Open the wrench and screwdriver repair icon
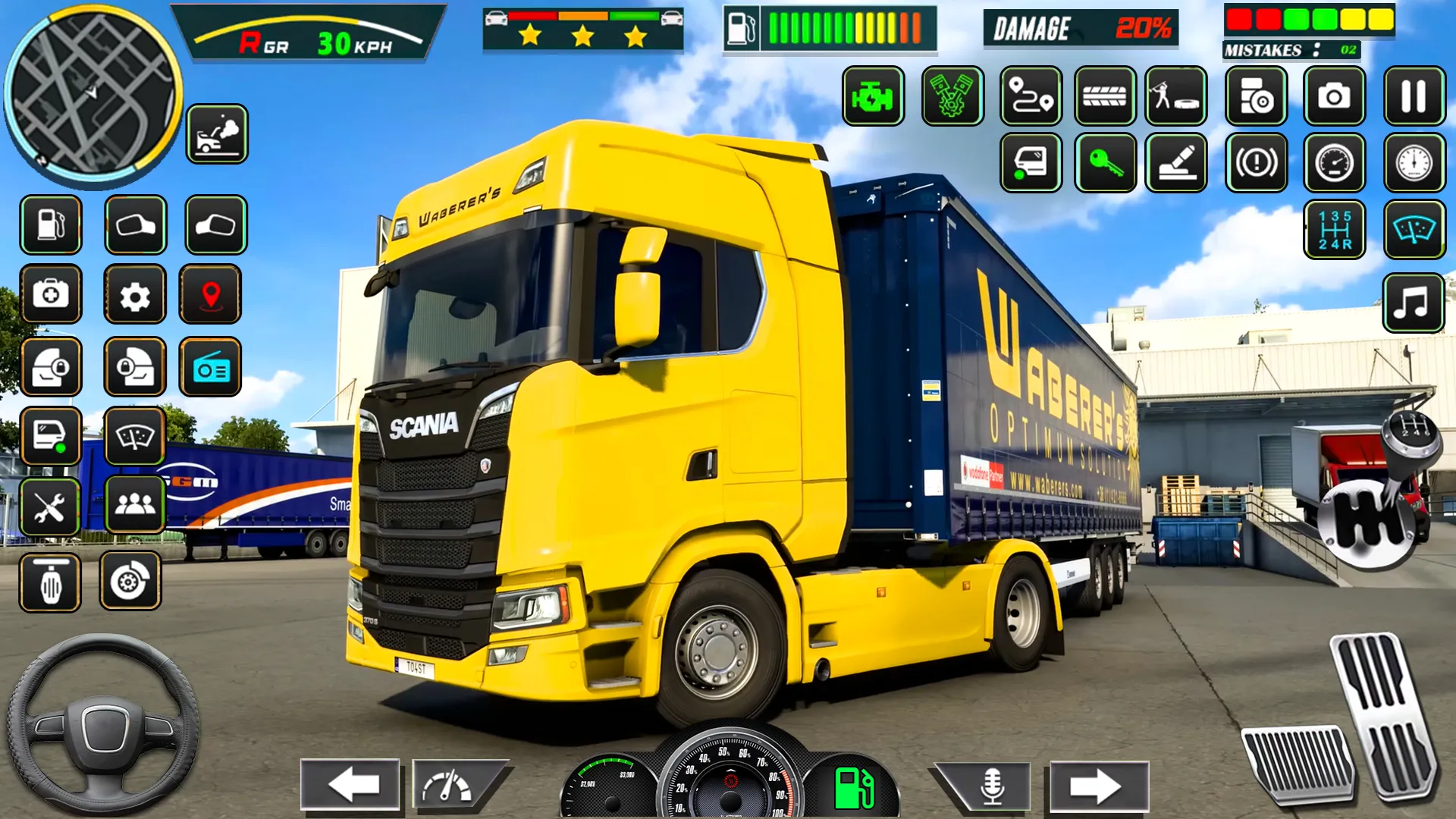 (x=50, y=507)
